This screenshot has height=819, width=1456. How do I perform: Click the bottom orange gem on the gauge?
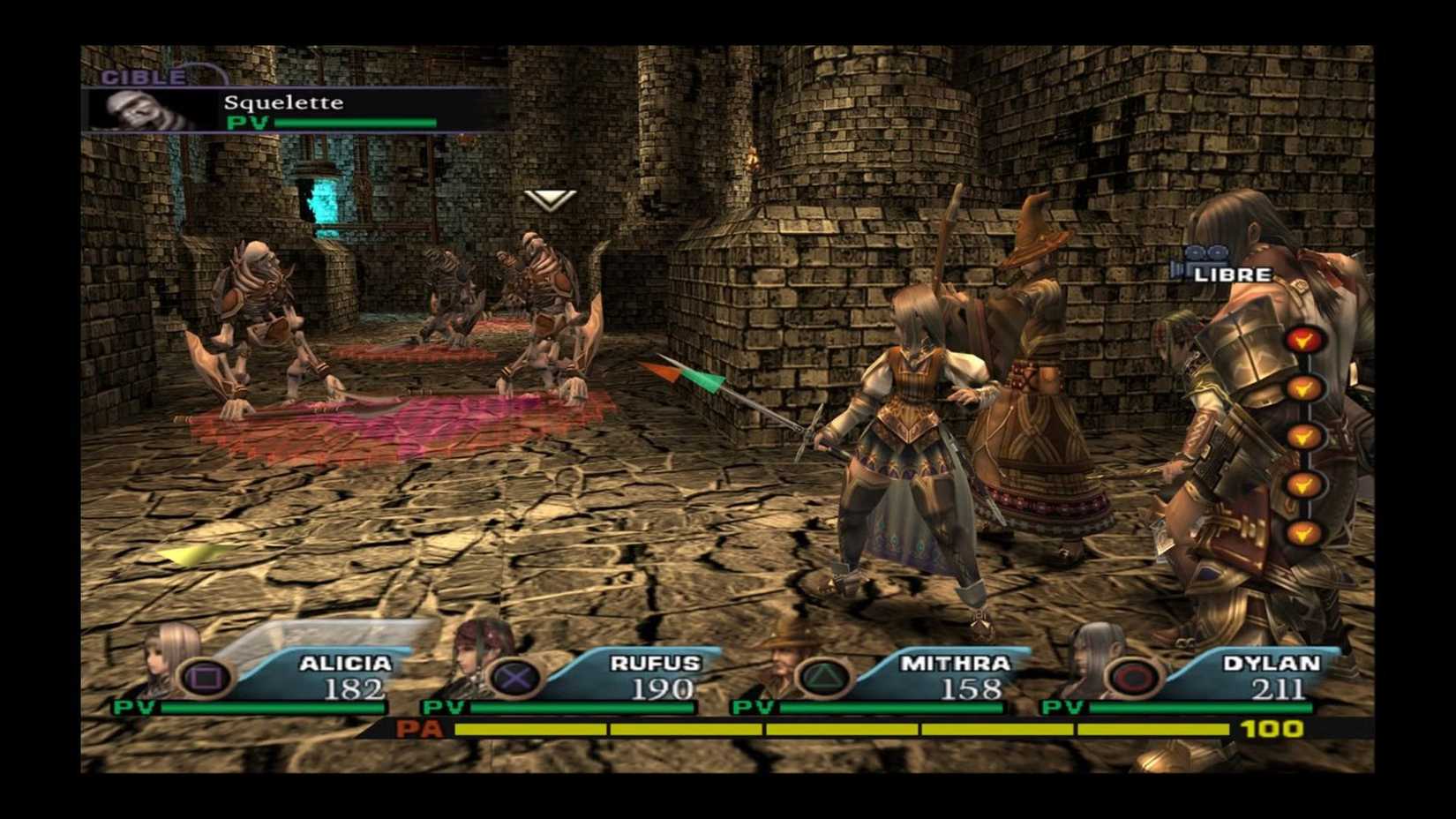click(x=1304, y=531)
